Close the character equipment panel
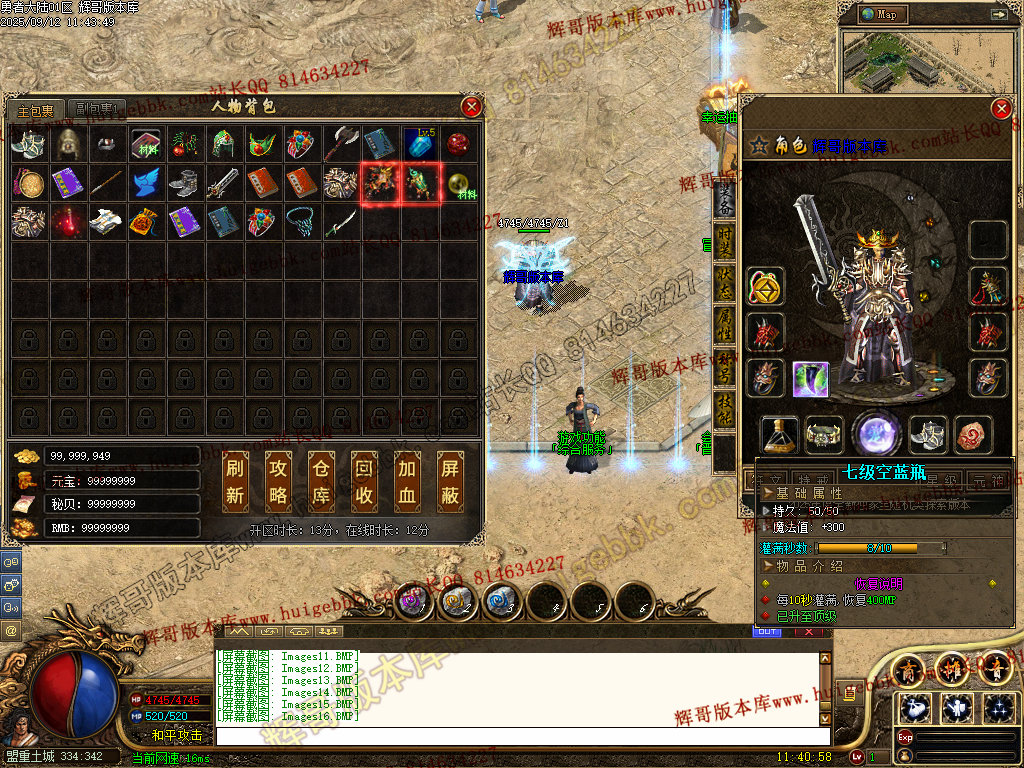The height and width of the screenshot is (768, 1024). coord(1000,109)
